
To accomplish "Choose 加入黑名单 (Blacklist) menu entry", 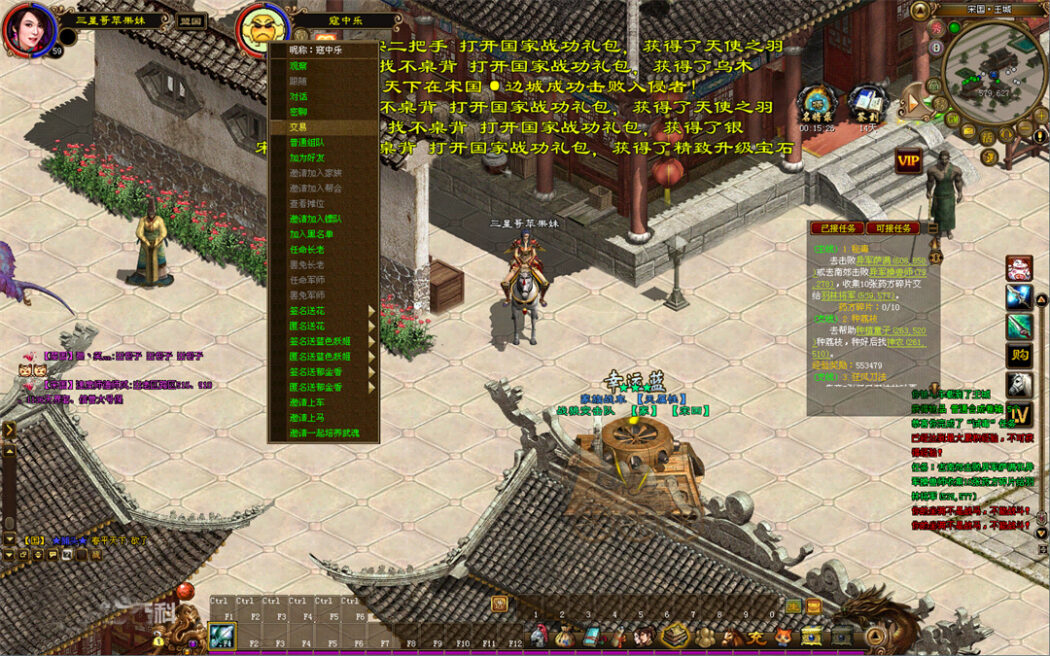I will coord(308,234).
